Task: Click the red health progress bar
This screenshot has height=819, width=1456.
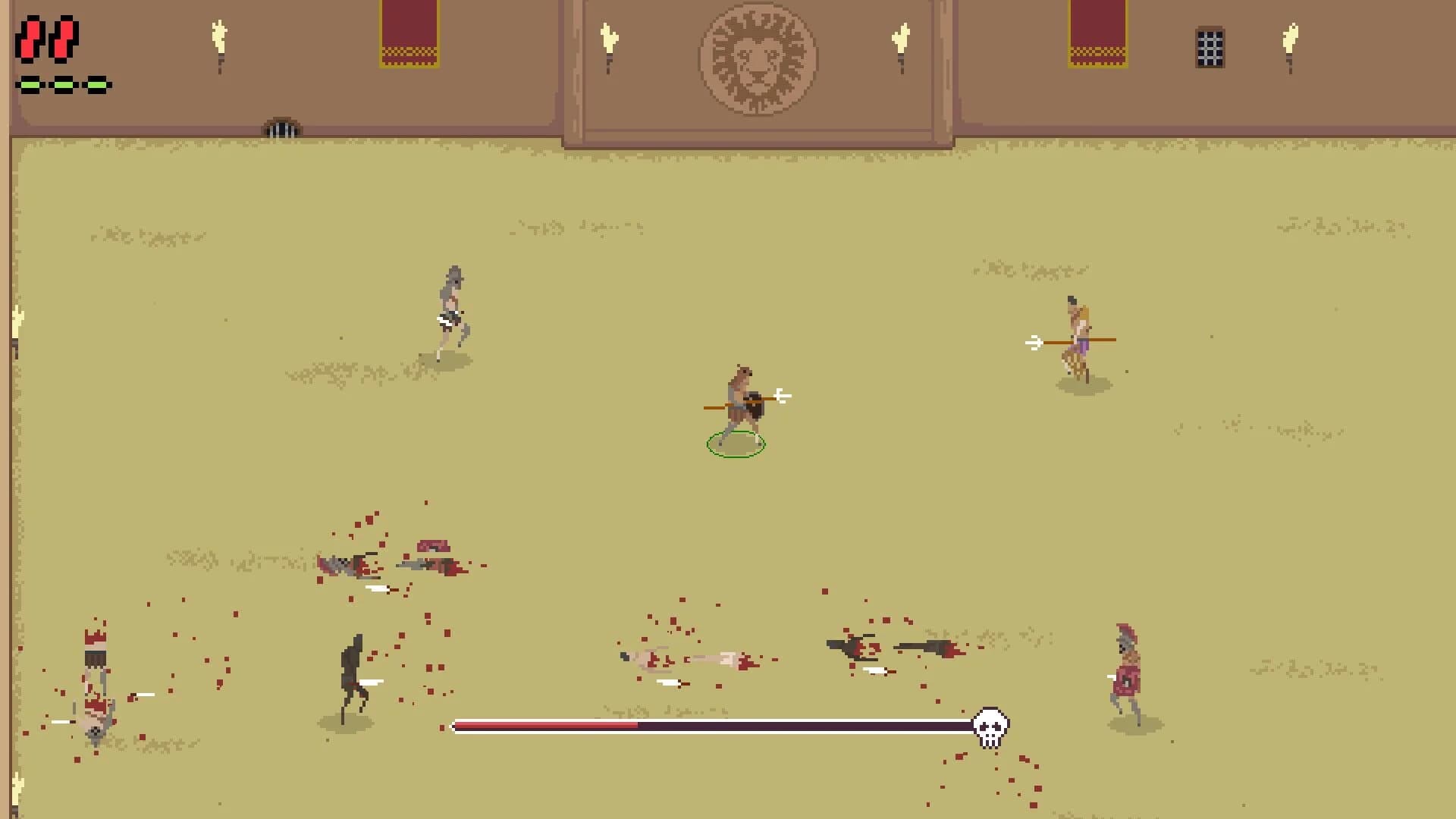Action: coord(546,726)
